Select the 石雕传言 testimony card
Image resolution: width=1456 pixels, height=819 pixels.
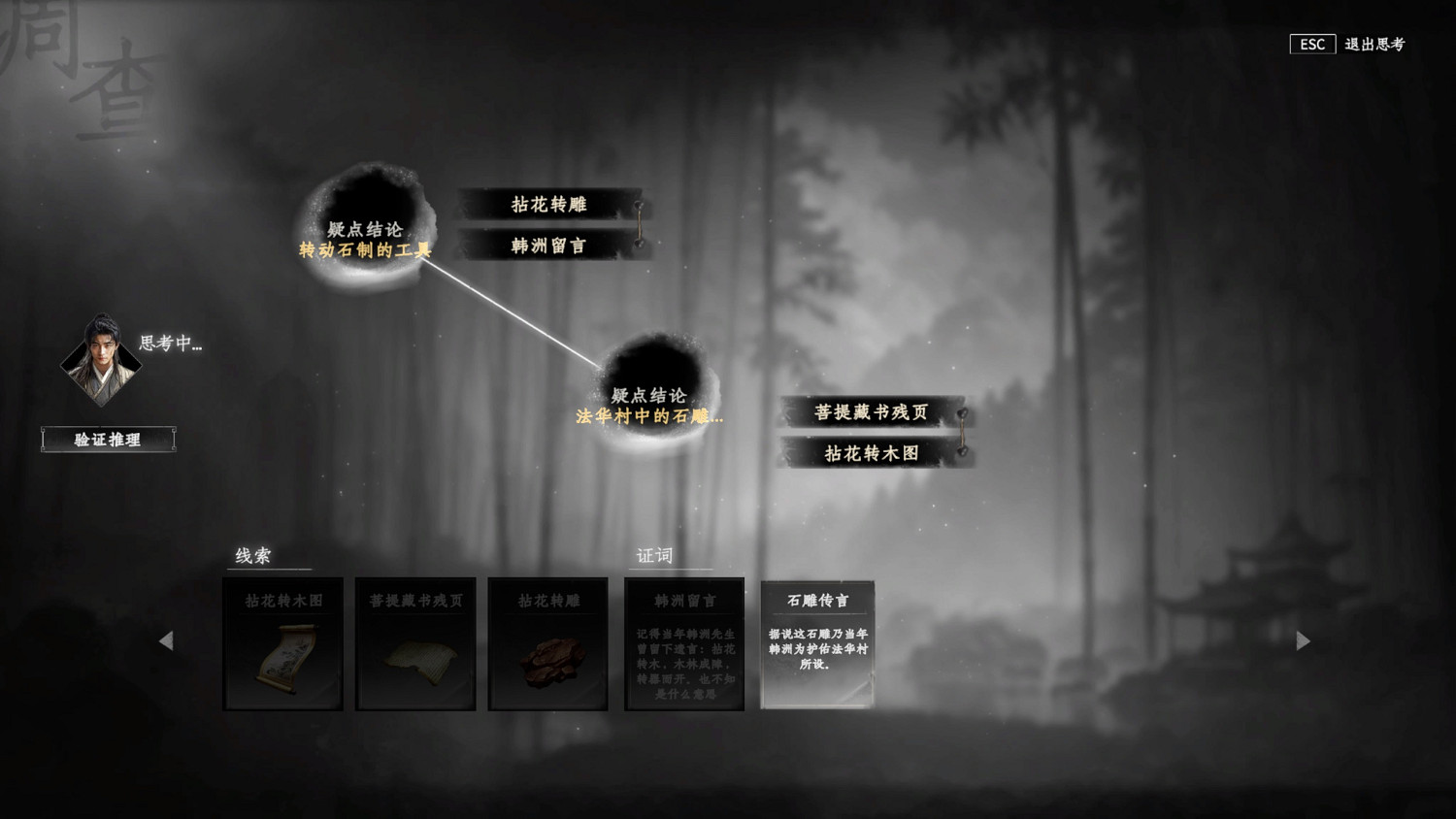(816, 642)
